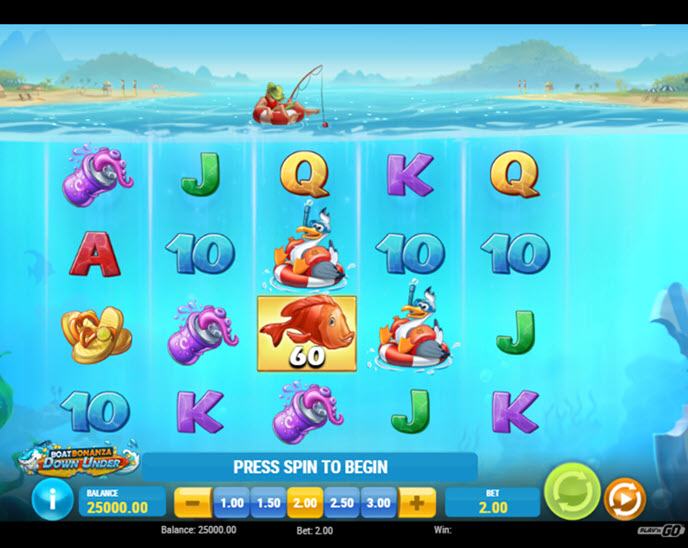Activate the orange autoplay button

[x=625, y=498]
